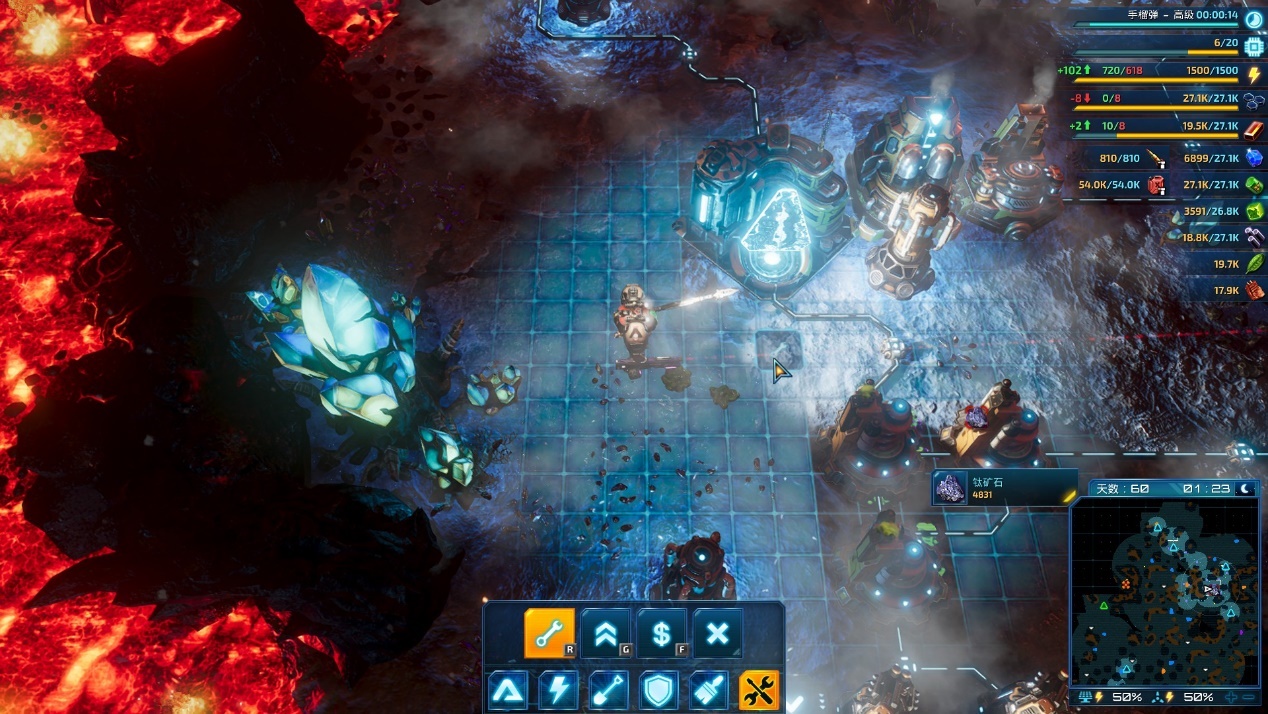Select the paintbrush decorations category
Image resolution: width=1268 pixels, height=714 pixels.
tap(709, 691)
